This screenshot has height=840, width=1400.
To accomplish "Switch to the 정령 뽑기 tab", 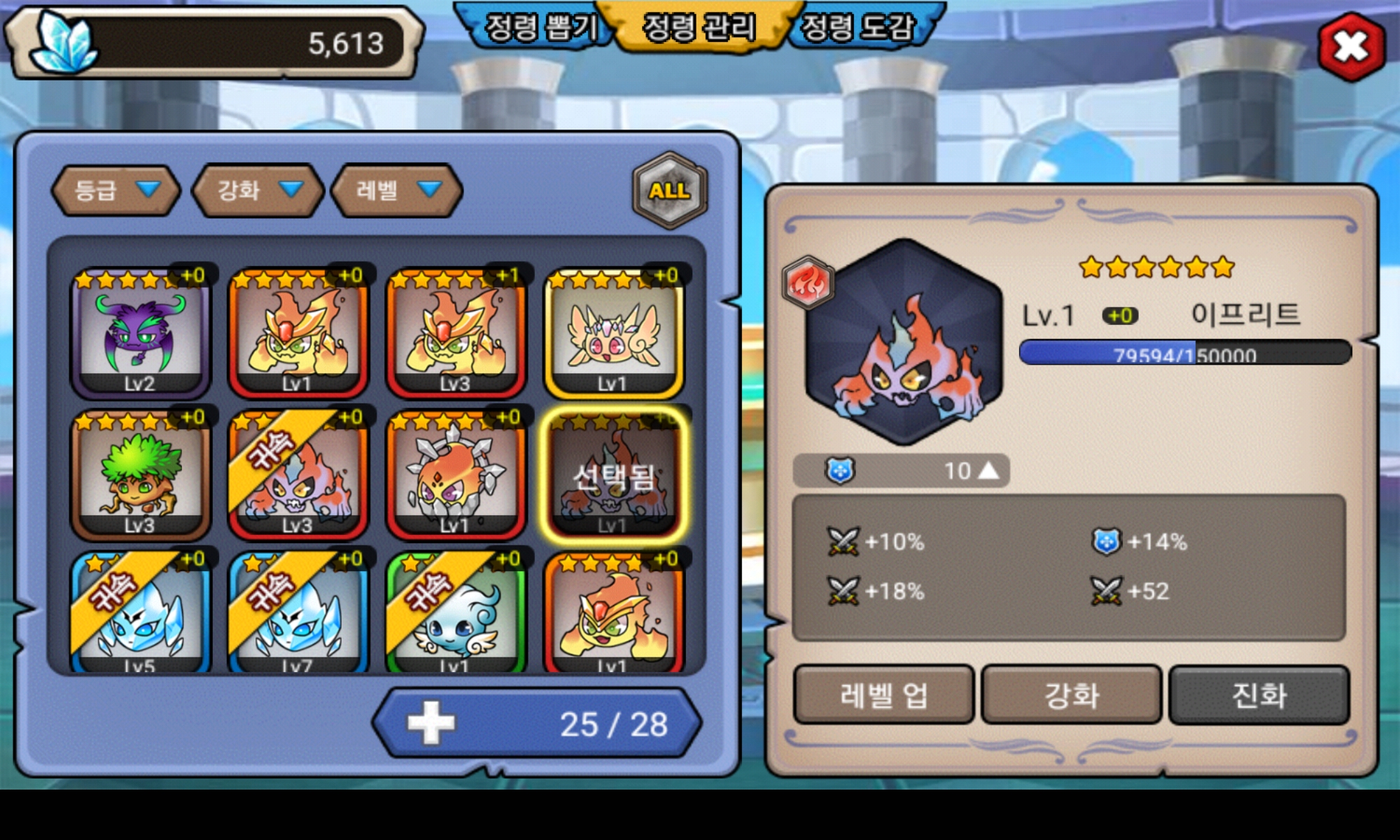I will pos(540,28).
